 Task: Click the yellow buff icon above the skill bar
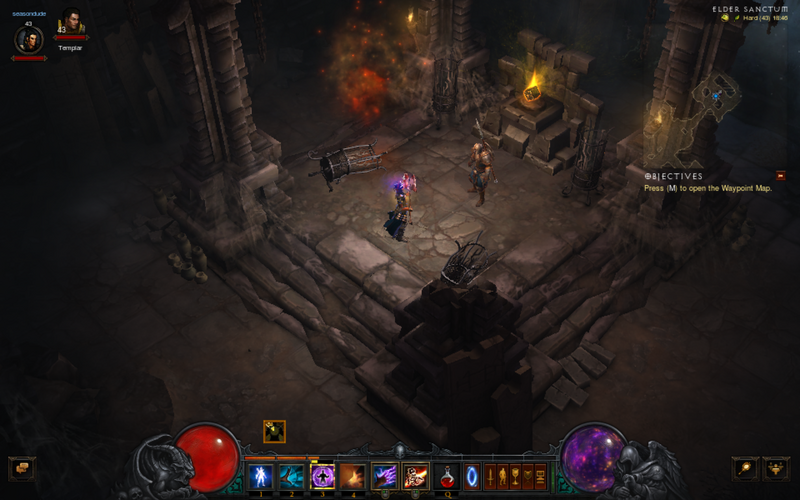pos(274,431)
